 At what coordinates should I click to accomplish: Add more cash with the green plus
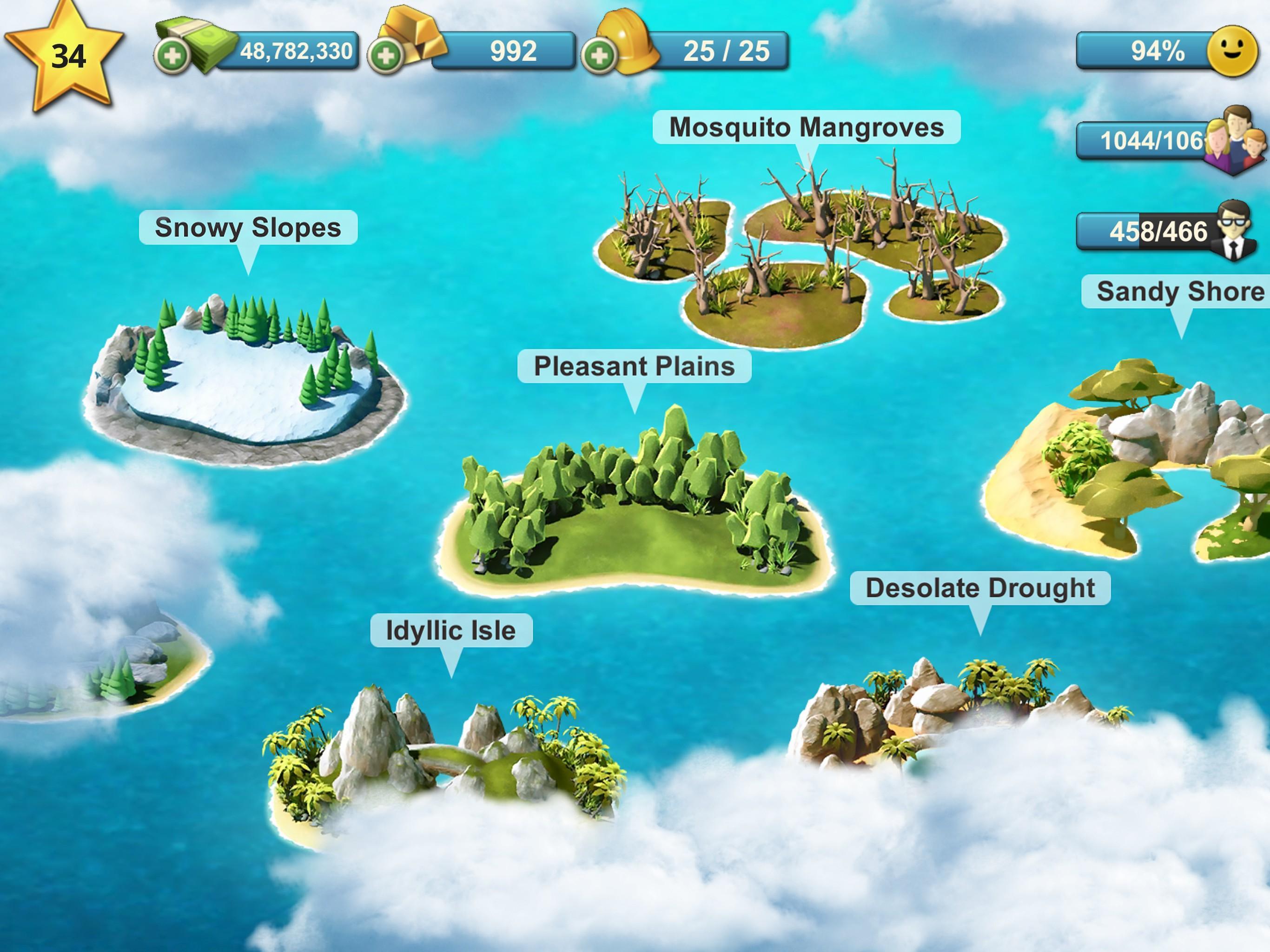[x=172, y=56]
